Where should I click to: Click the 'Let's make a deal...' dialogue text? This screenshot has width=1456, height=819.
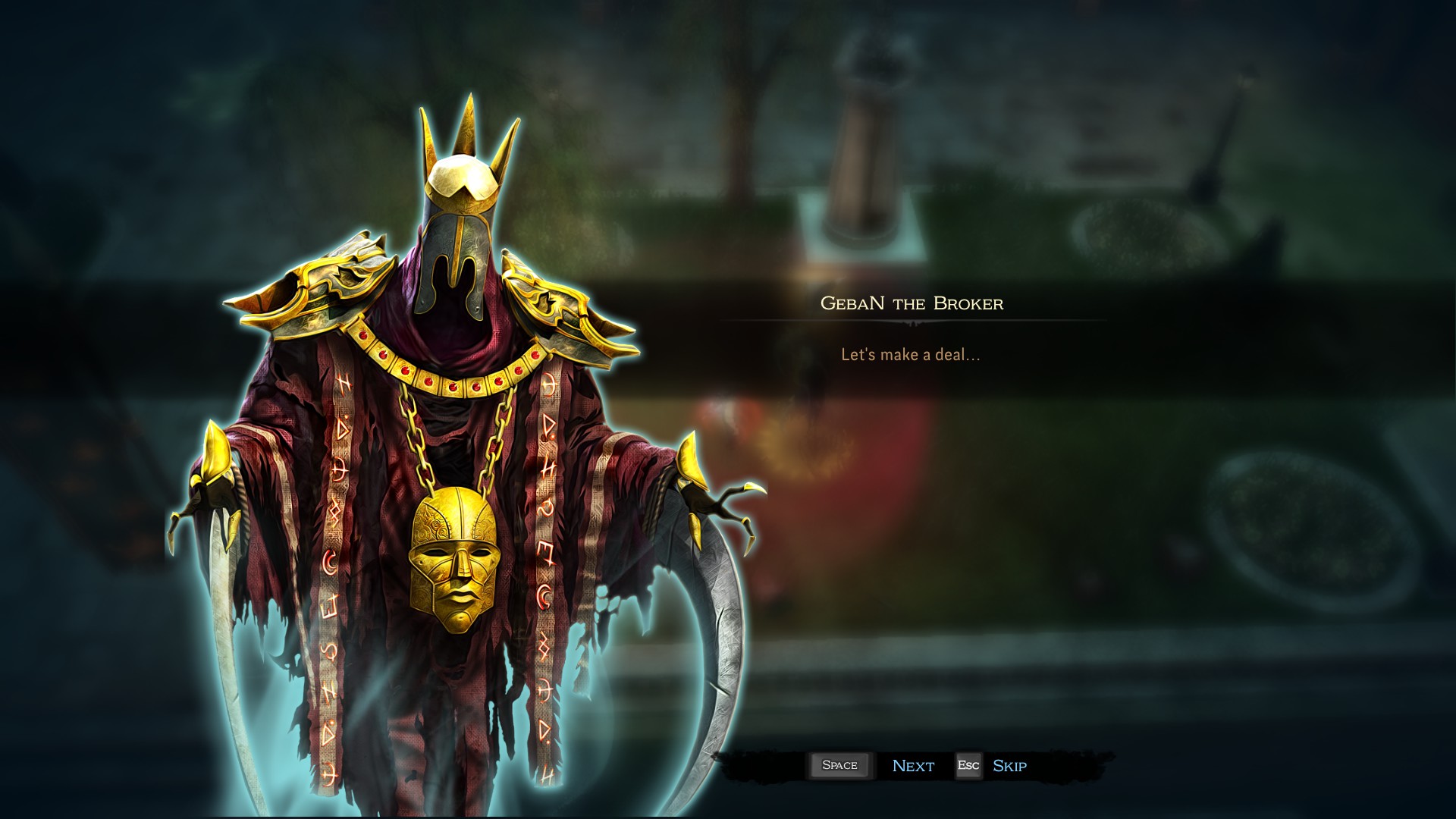pos(910,353)
